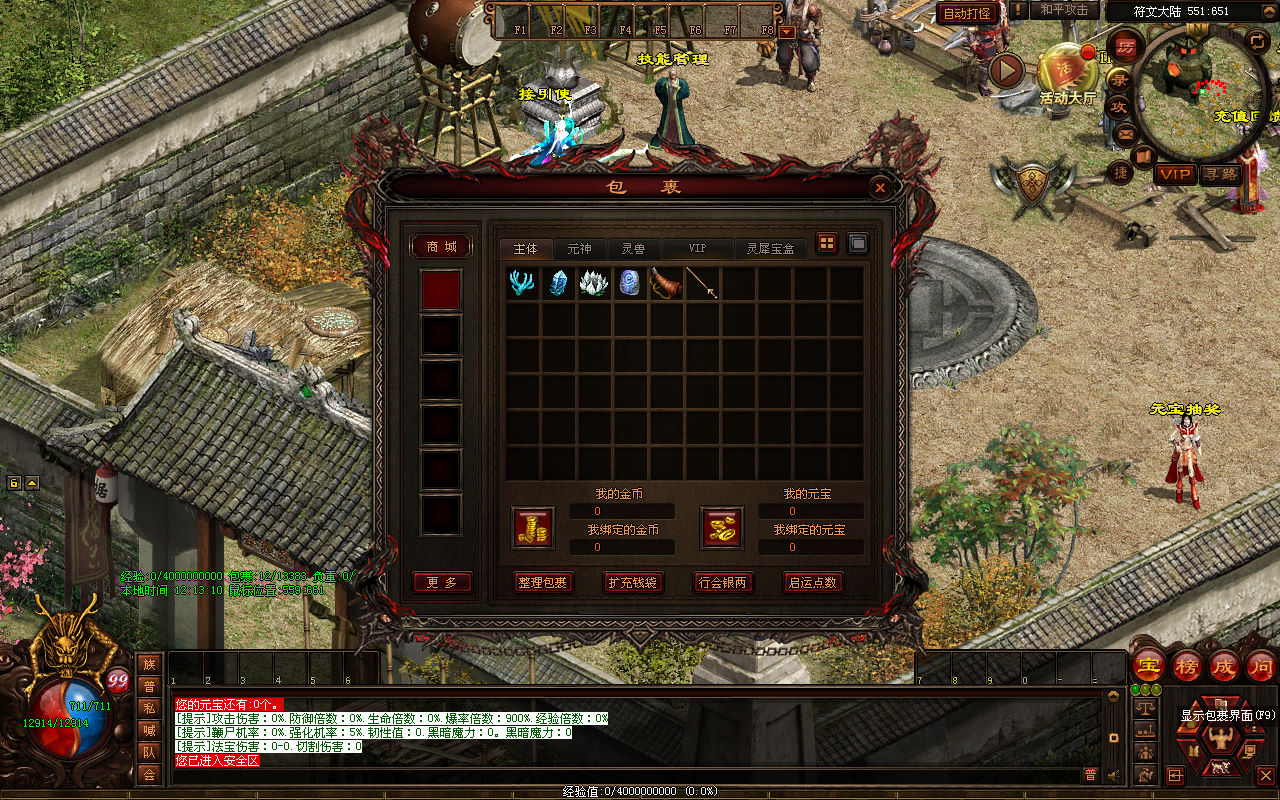
Task: Open the VIP bag tab
Action: pyautogui.click(x=697, y=249)
